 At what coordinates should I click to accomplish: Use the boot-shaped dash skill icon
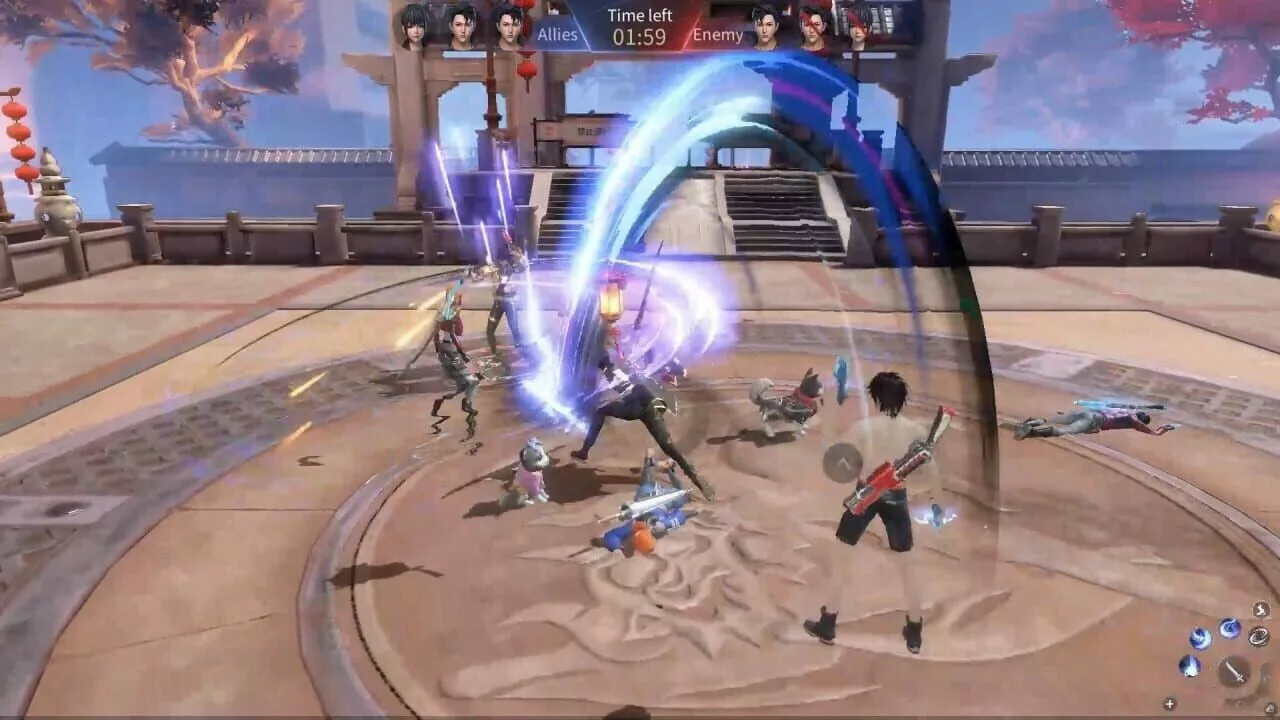1260,610
